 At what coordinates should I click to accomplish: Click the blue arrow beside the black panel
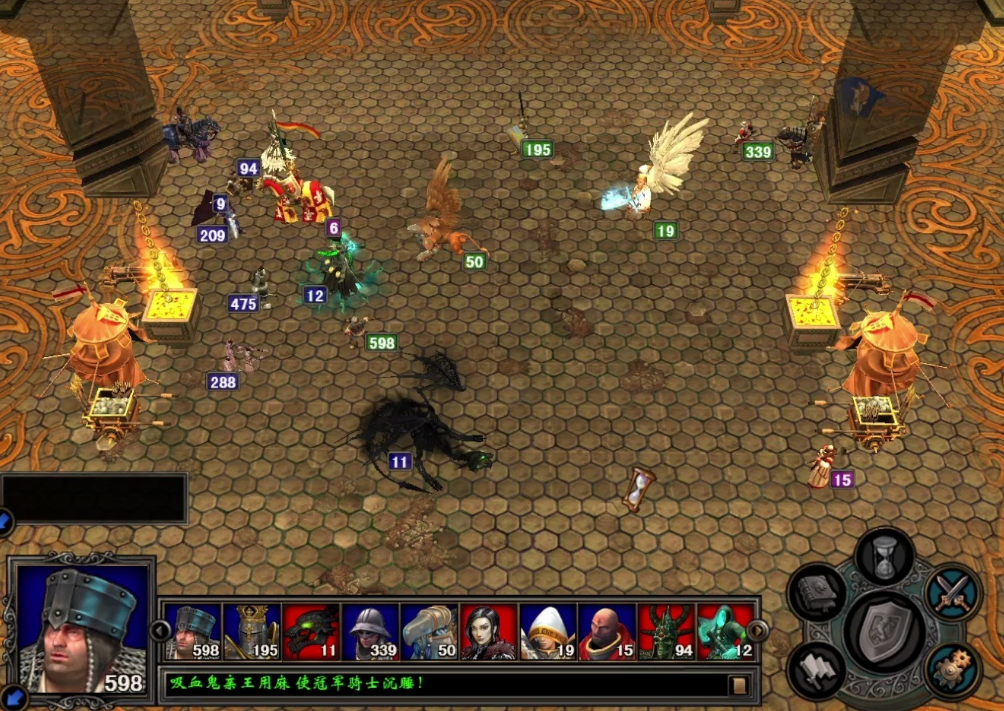[5, 520]
